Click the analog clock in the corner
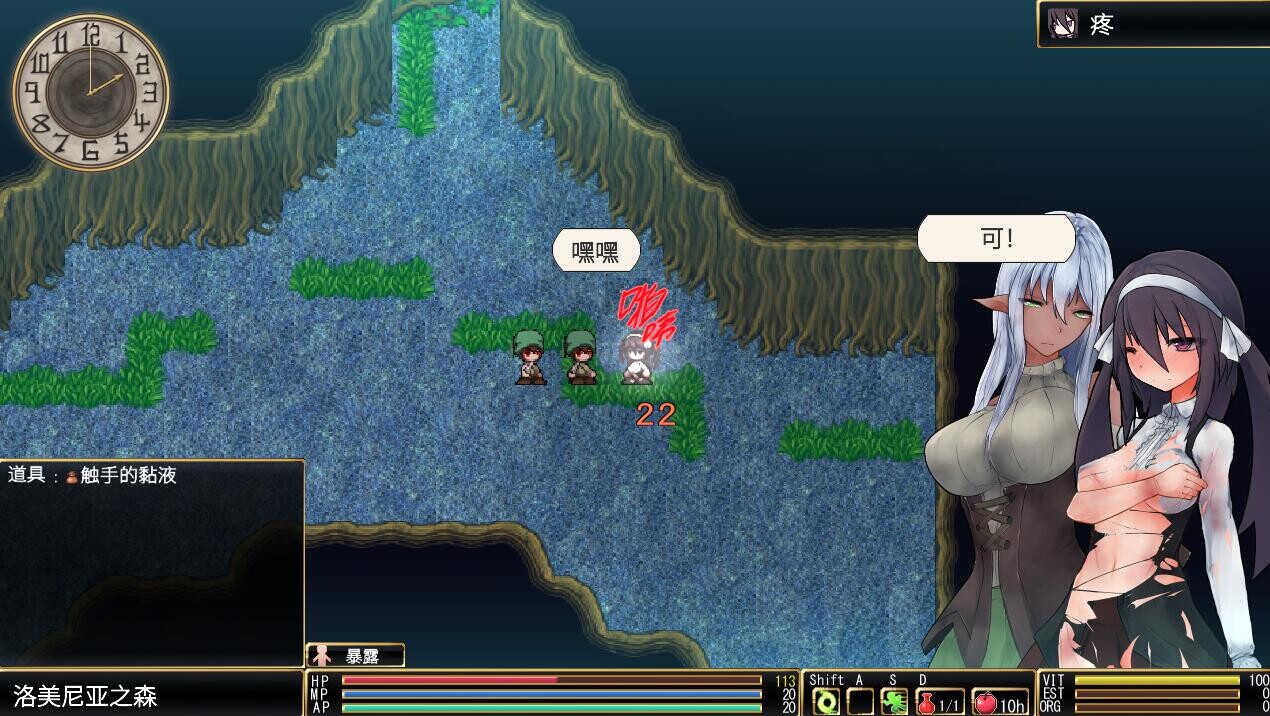The image size is (1270, 716). (x=91, y=92)
